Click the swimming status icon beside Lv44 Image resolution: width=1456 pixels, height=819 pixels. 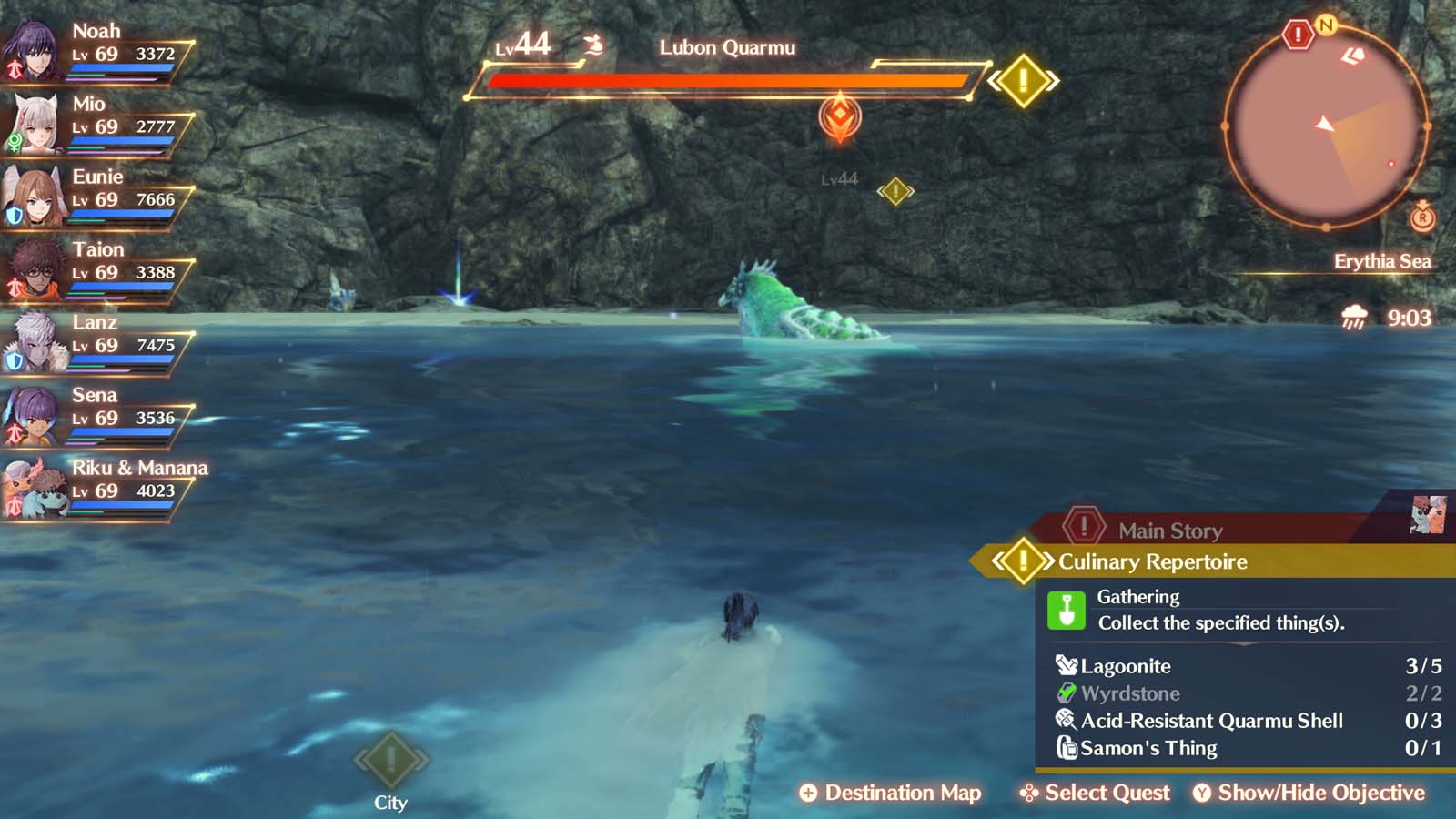tap(592, 43)
